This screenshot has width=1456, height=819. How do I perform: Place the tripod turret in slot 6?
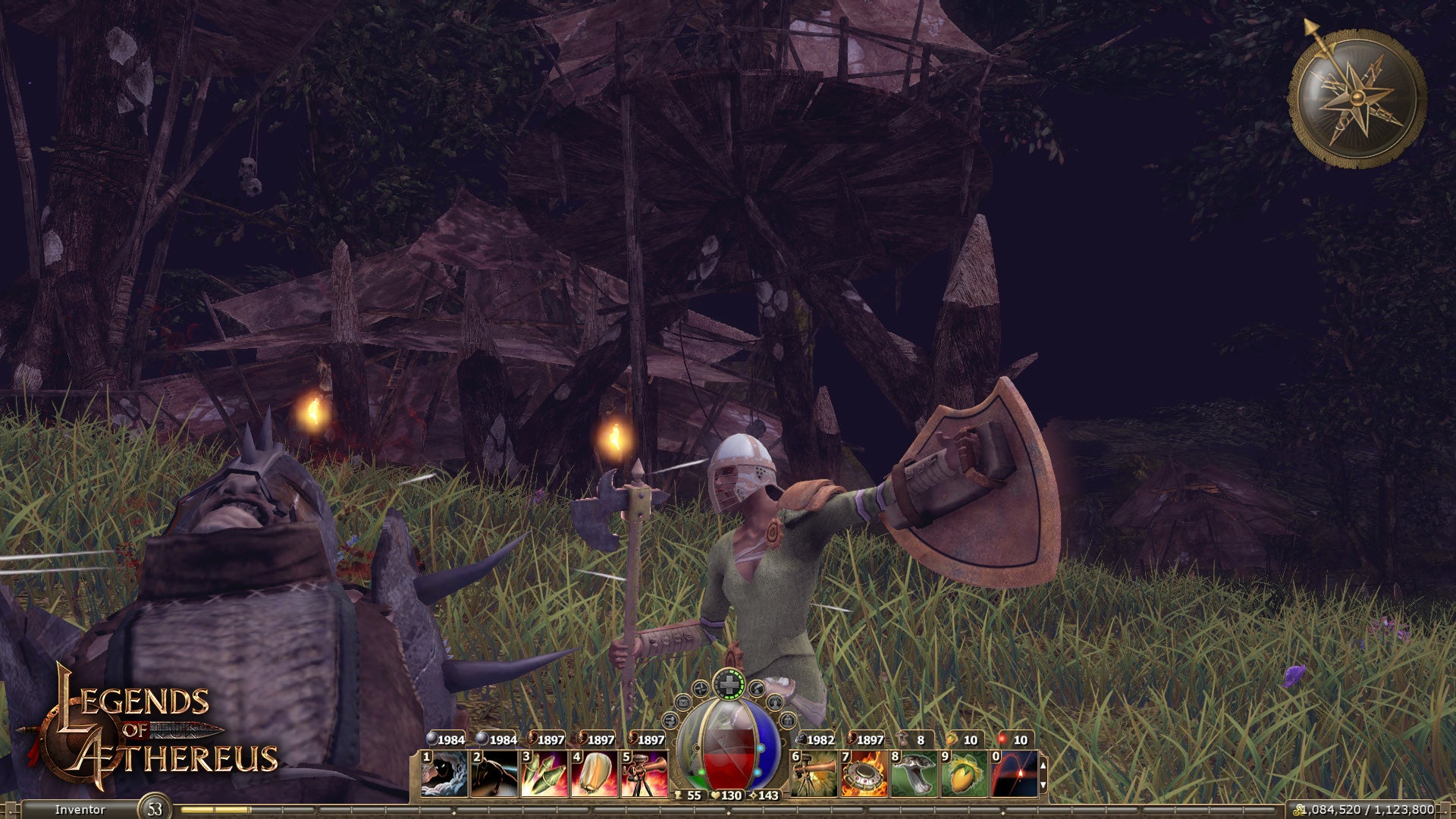tap(814, 773)
